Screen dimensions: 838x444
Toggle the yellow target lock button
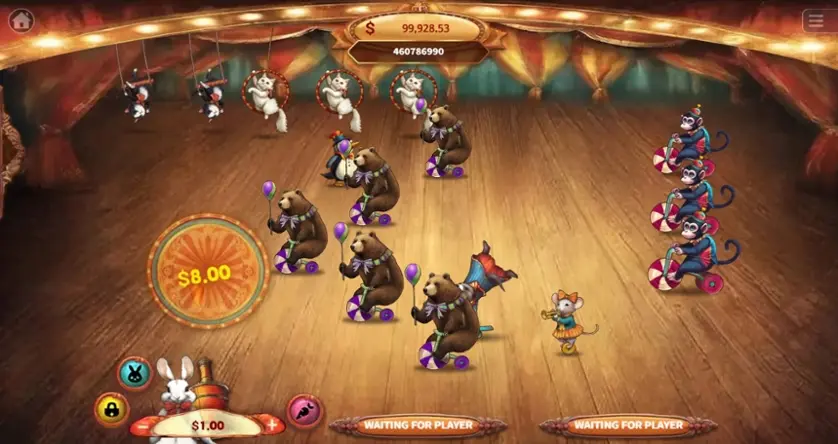tap(111, 408)
